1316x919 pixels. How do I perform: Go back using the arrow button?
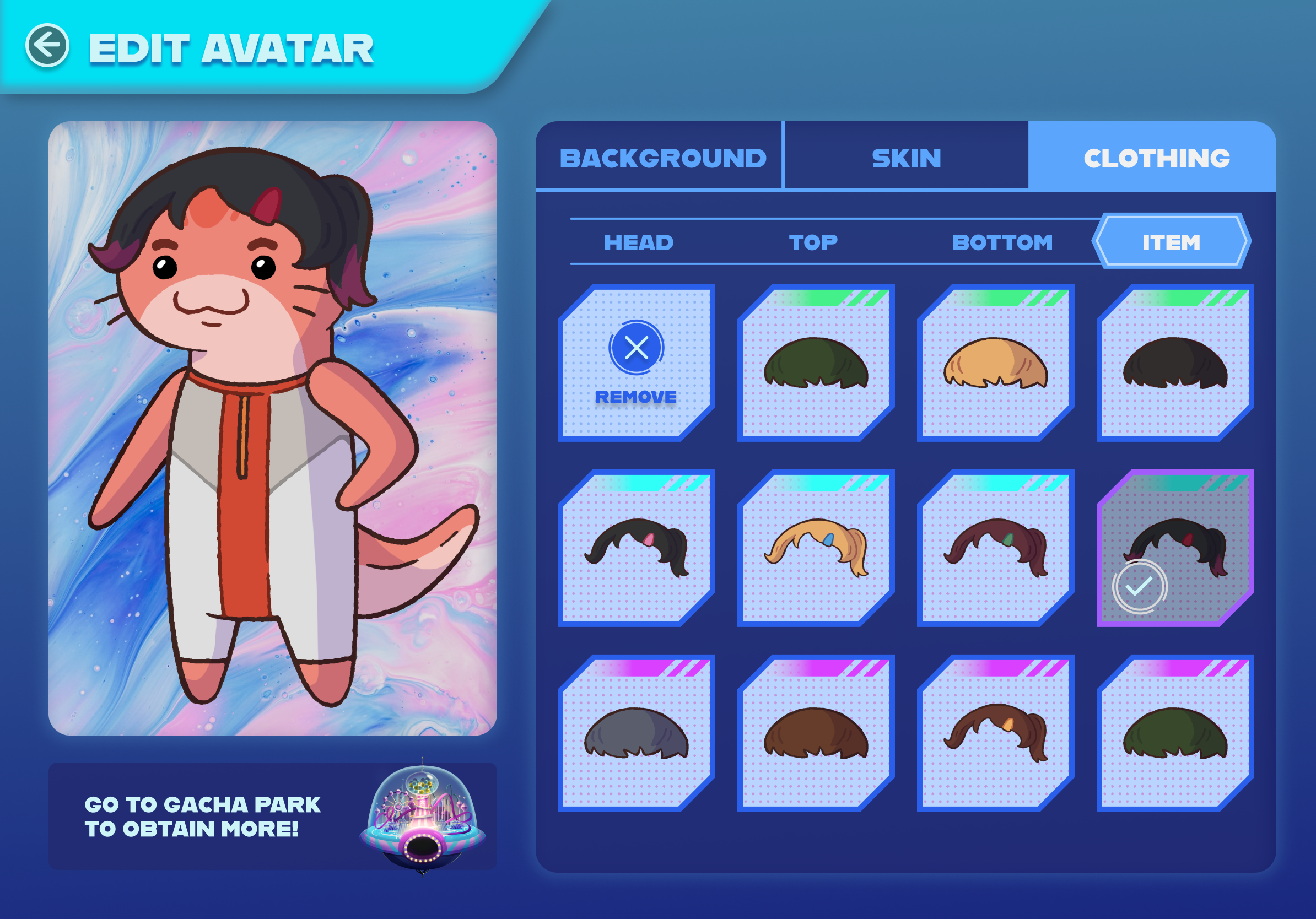point(47,46)
